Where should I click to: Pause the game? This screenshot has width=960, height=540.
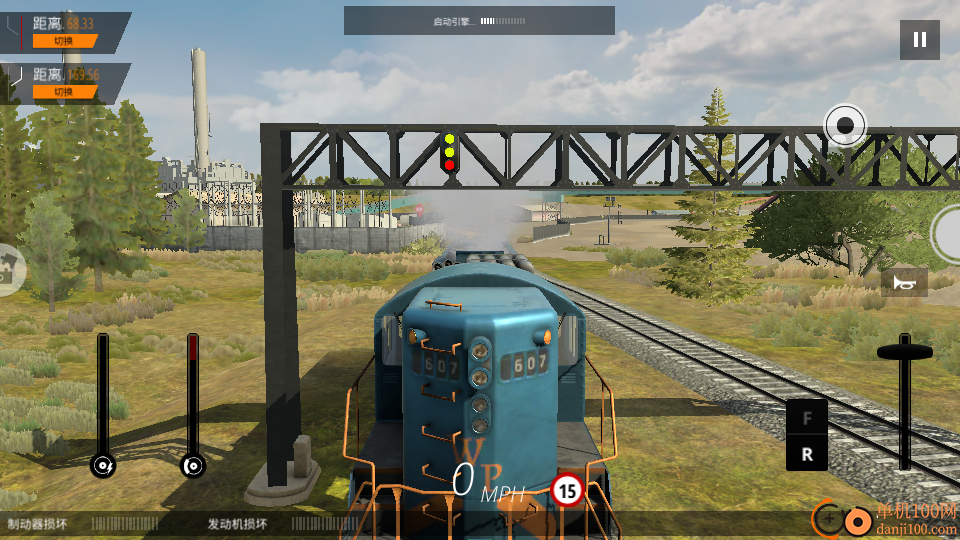pyautogui.click(x=919, y=40)
